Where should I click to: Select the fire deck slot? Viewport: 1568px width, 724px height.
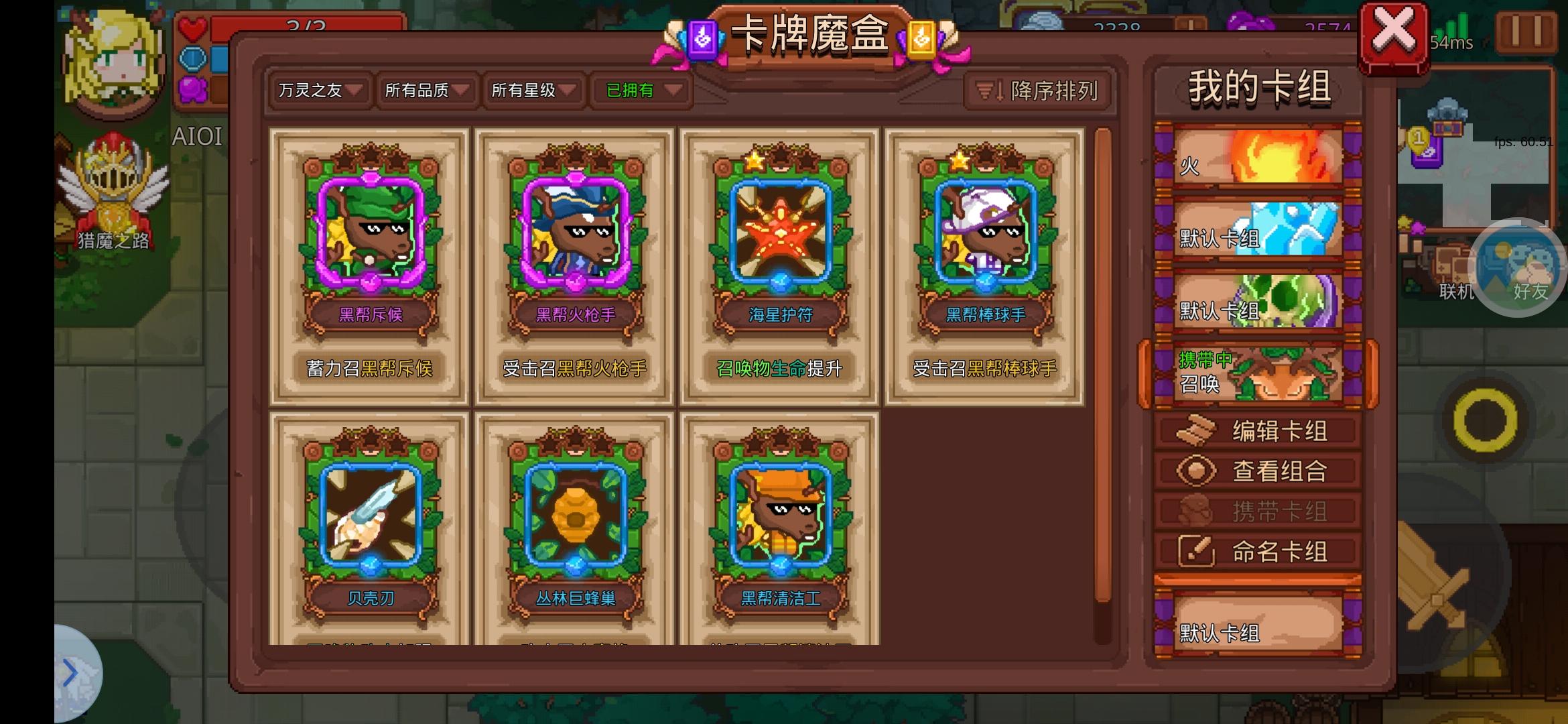click(1258, 156)
